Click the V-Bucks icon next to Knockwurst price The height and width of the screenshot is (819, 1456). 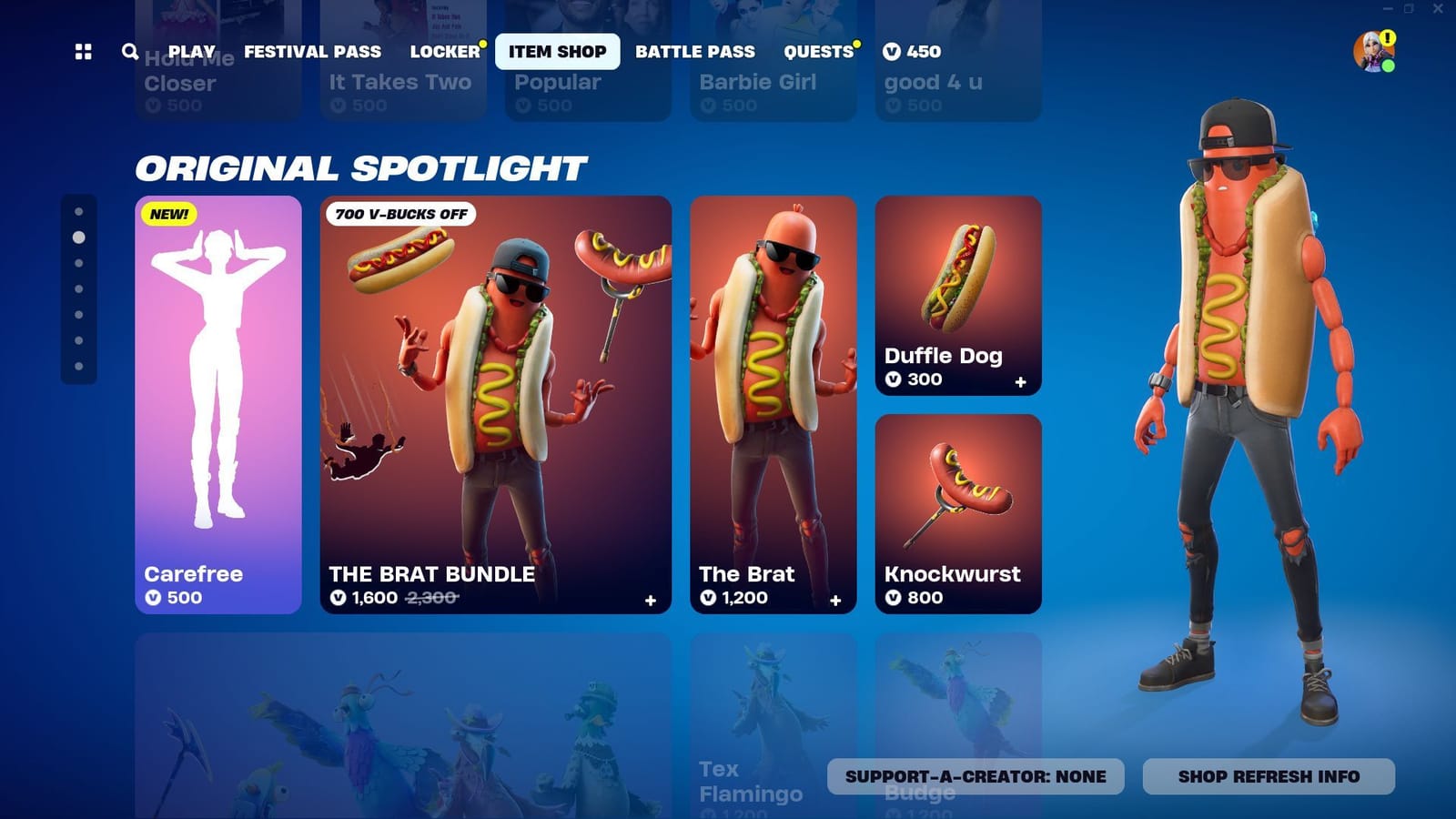pos(893,599)
